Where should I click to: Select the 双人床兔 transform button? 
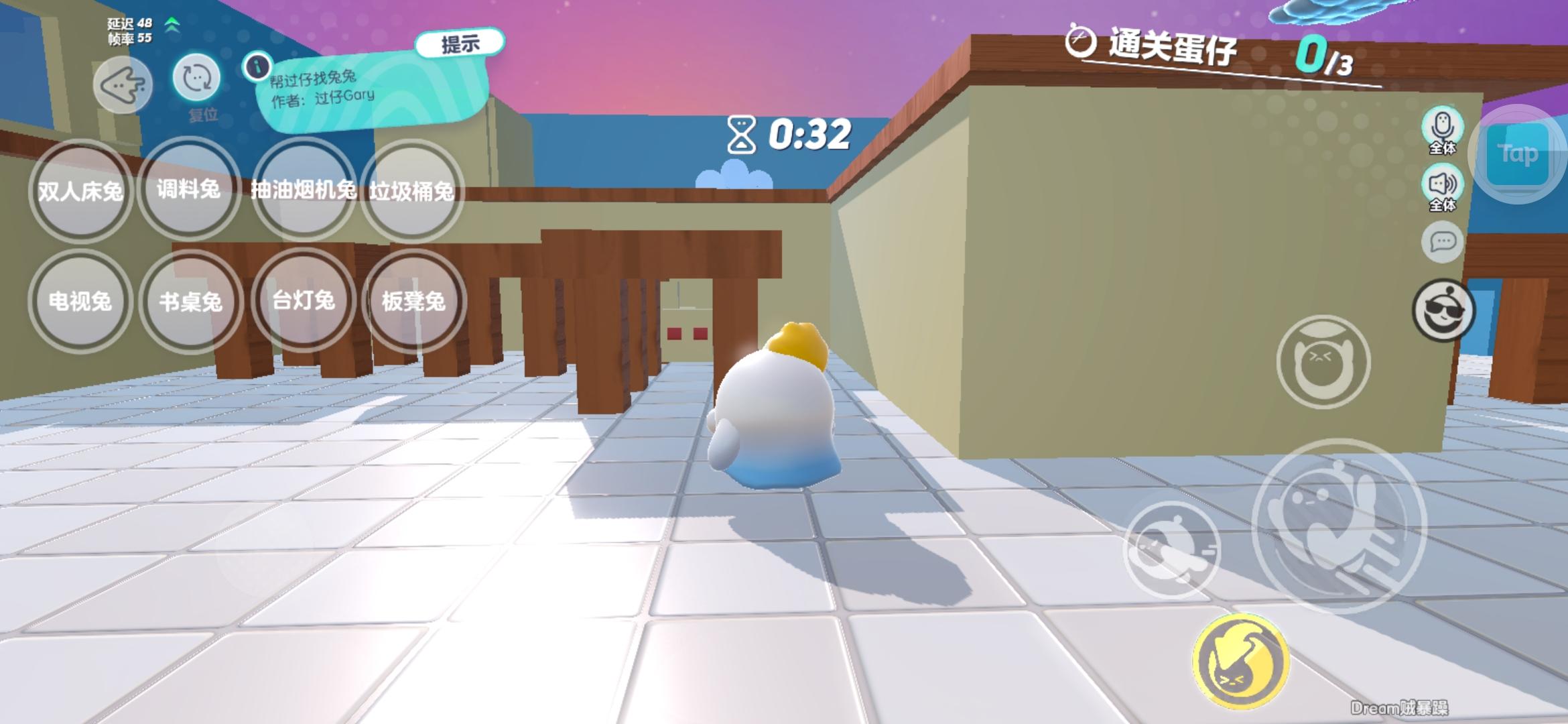(x=80, y=192)
